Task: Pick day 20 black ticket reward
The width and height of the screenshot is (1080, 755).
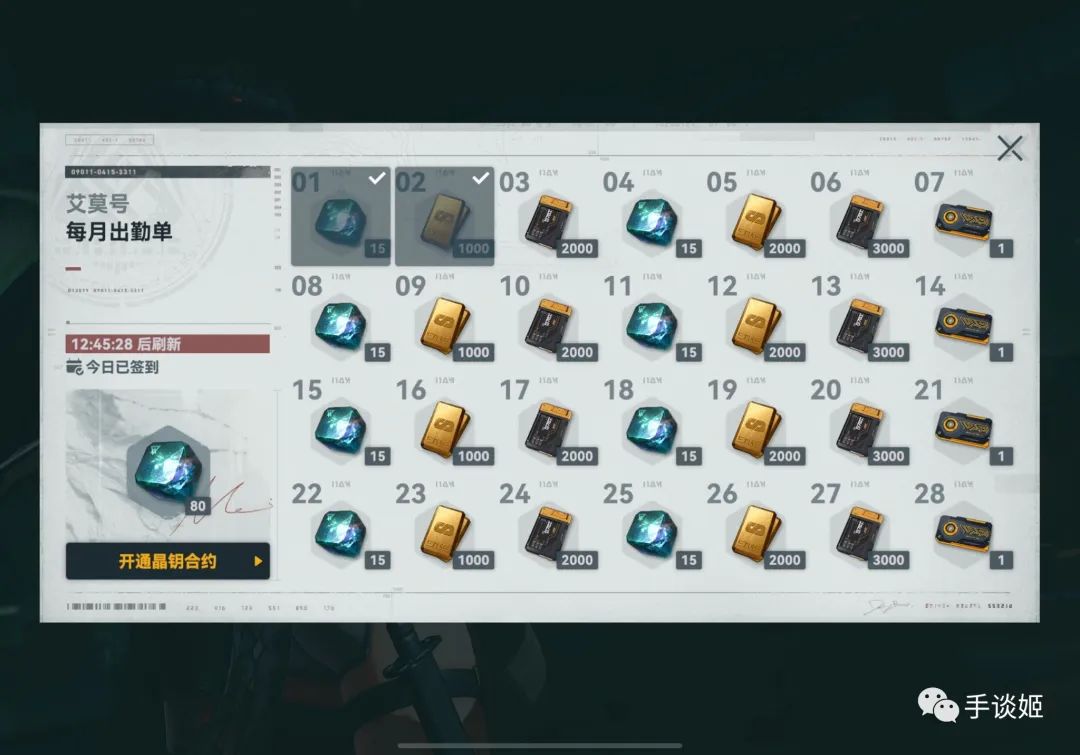Action: coord(860,429)
